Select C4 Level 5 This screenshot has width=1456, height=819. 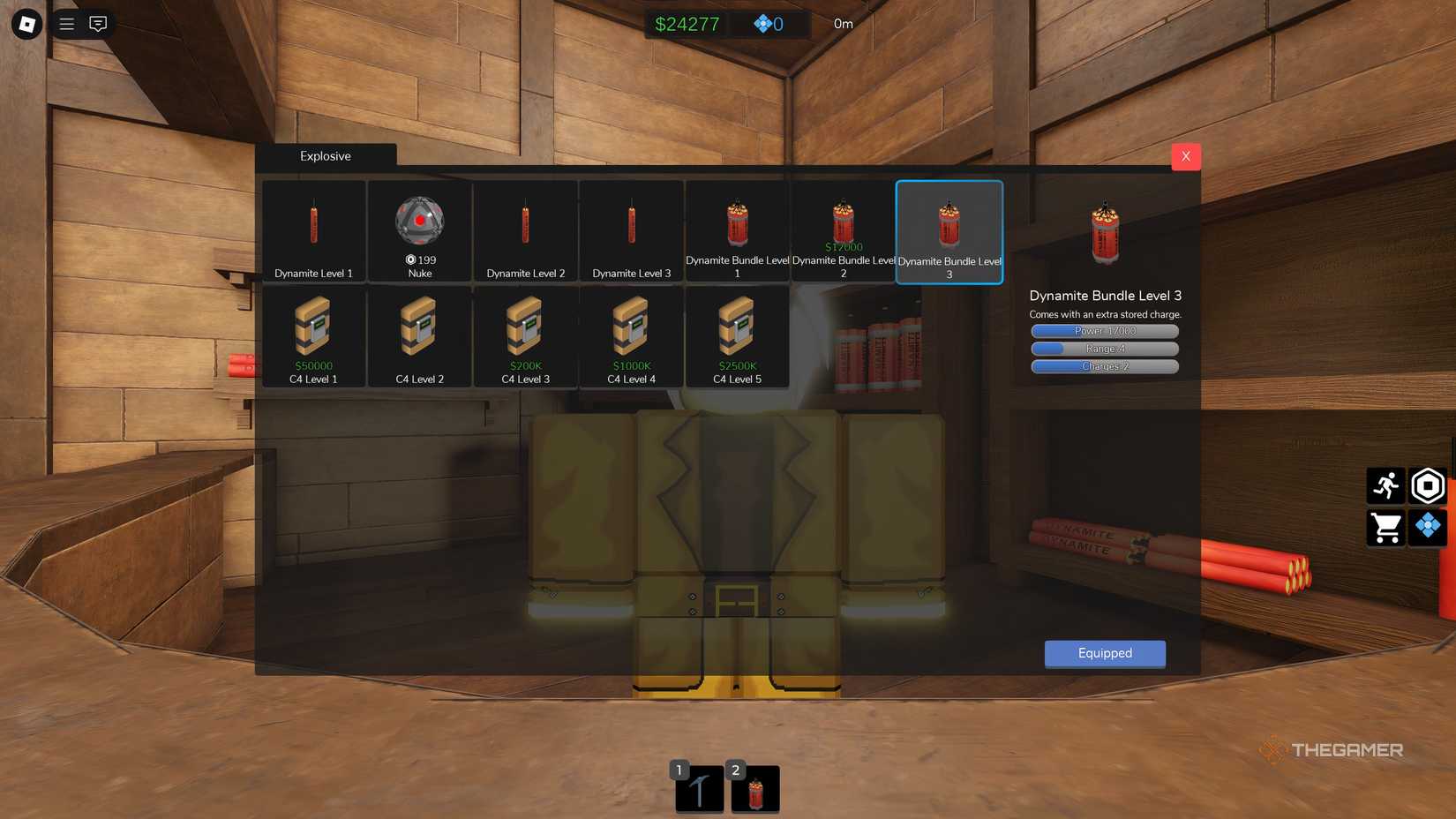coord(737,337)
